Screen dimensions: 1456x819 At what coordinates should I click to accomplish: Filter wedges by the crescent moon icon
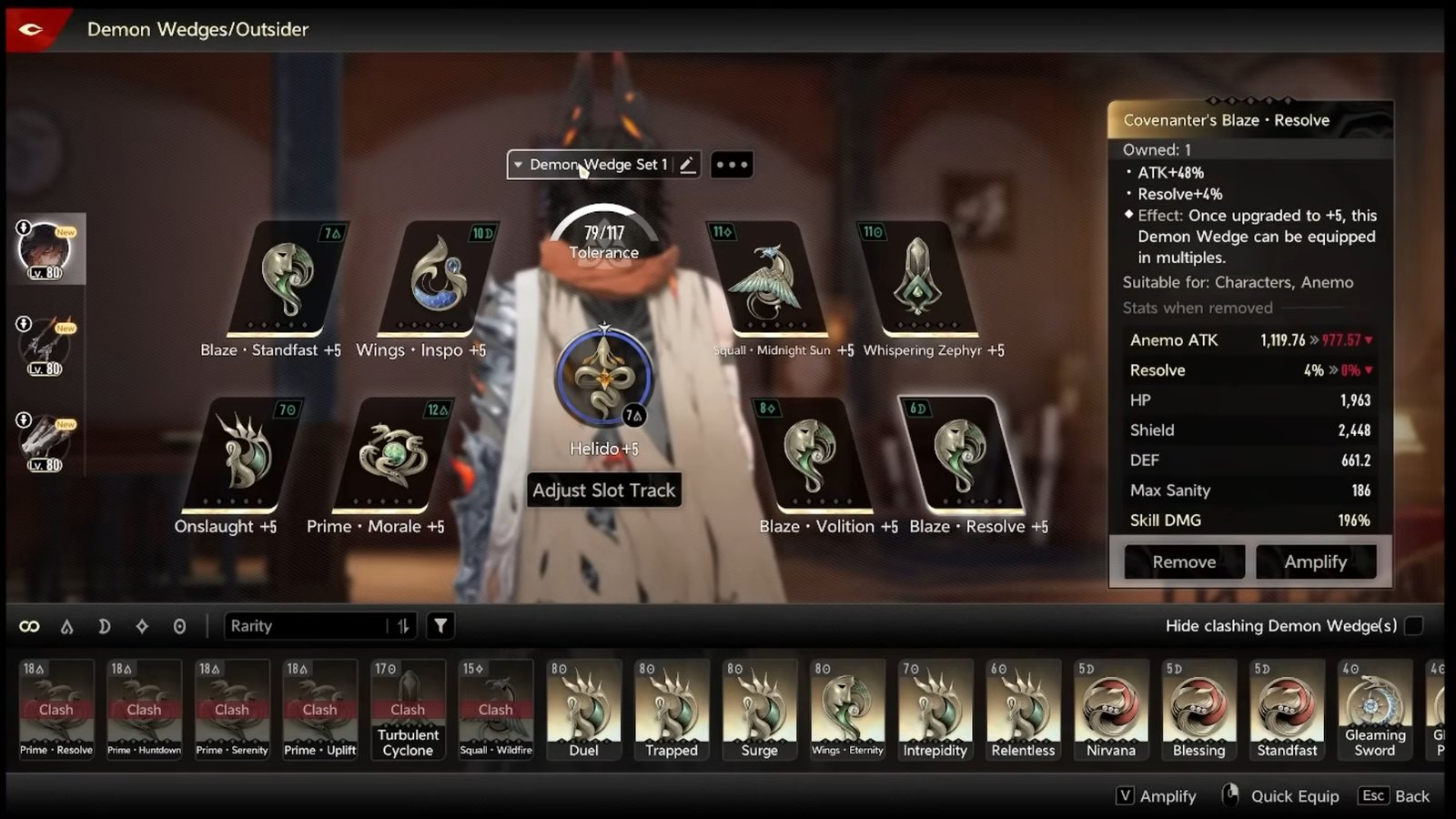click(105, 625)
